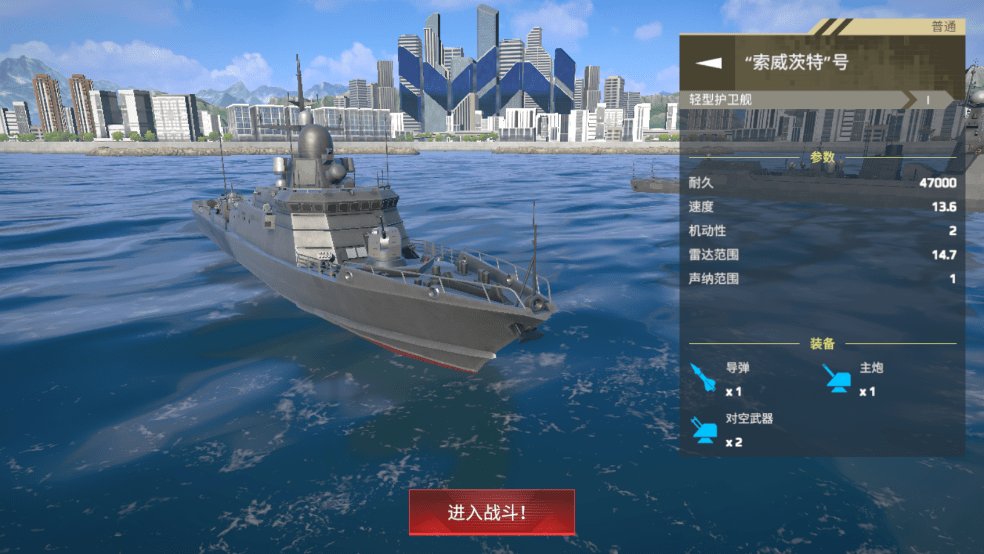Screen dimensions: 984x554
Task: Select the 导弹 missile equipment icon
Action: coord(705,378)
